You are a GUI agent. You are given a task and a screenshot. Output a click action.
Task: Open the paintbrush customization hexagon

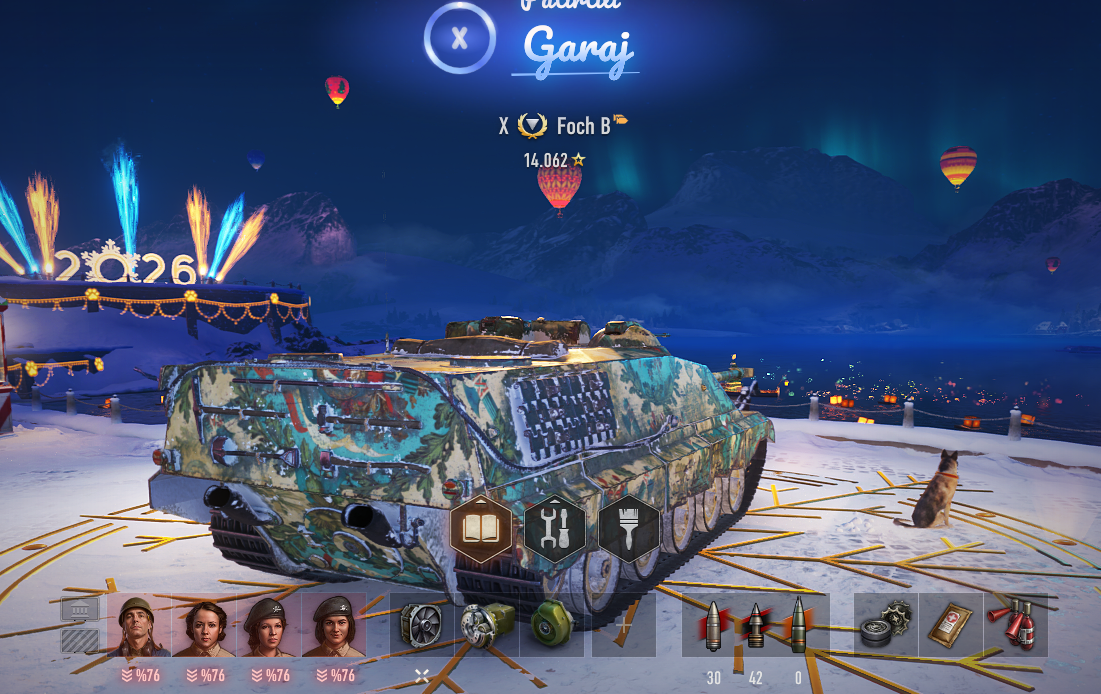[629, 529]
